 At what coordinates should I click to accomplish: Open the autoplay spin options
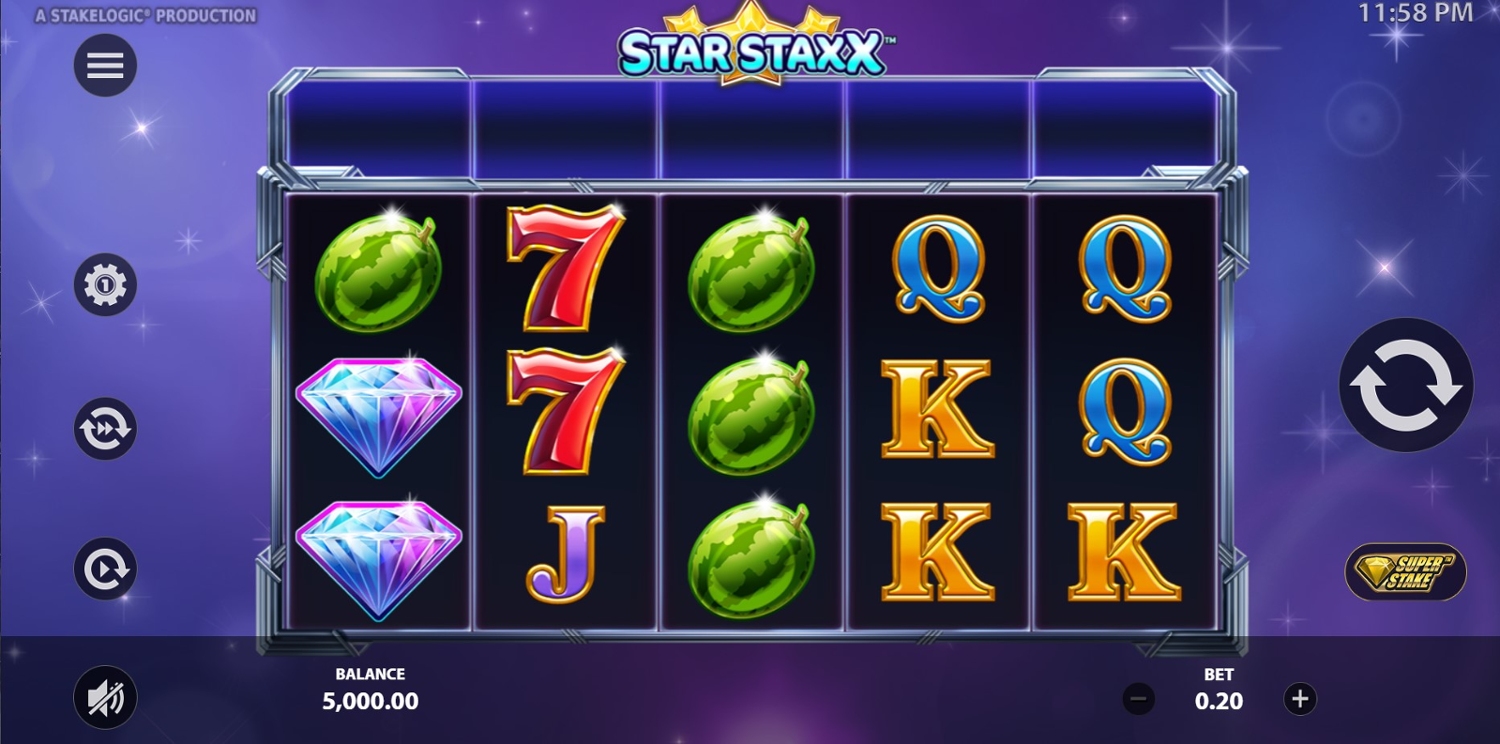(x=105, y=569)
